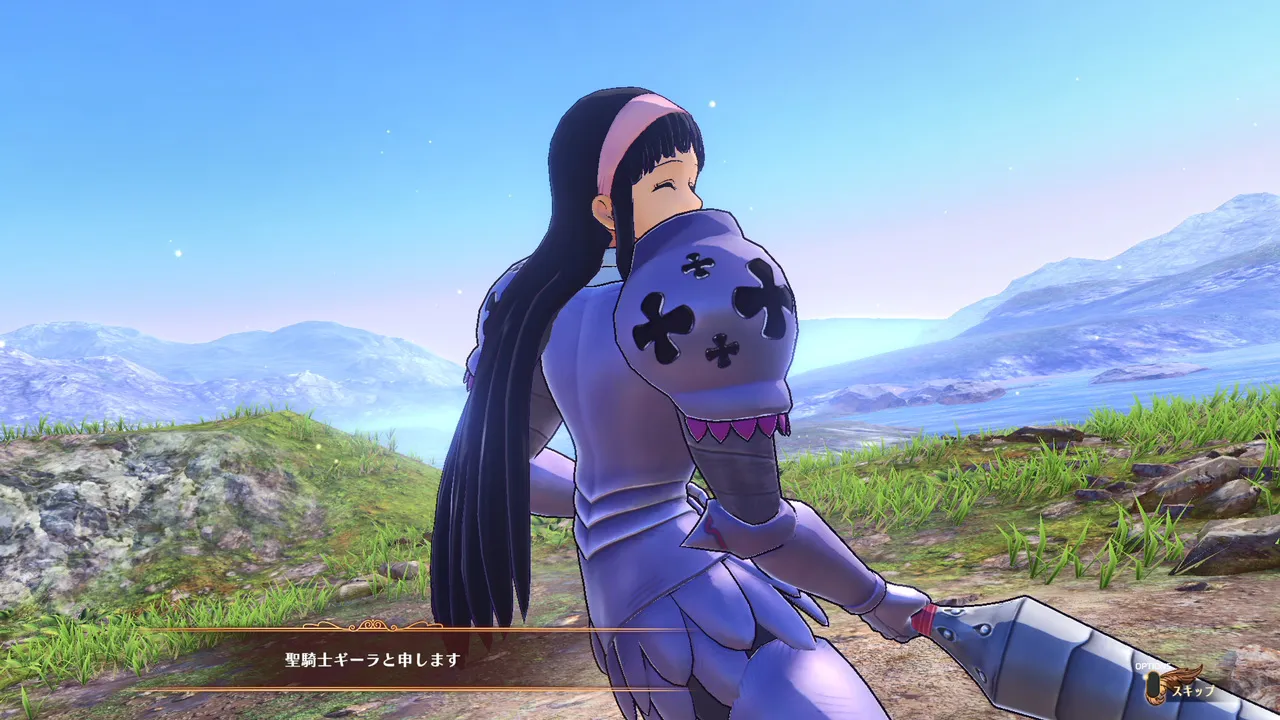Click the dark OPTIONS button glyph
Viewport: 1280px width, 720px height.
click(1153, 684)
